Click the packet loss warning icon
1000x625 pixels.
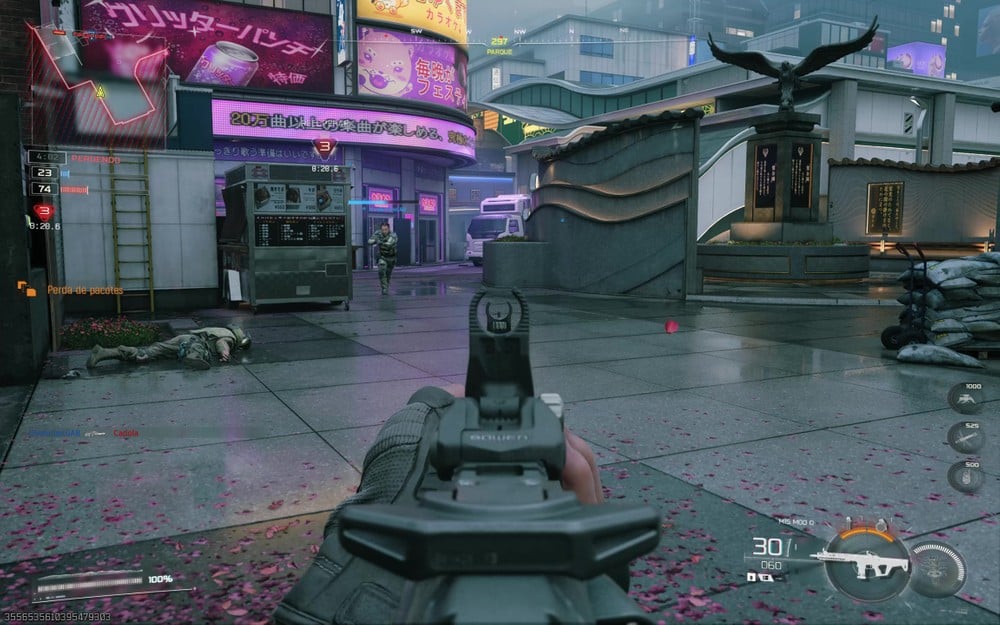26,289
